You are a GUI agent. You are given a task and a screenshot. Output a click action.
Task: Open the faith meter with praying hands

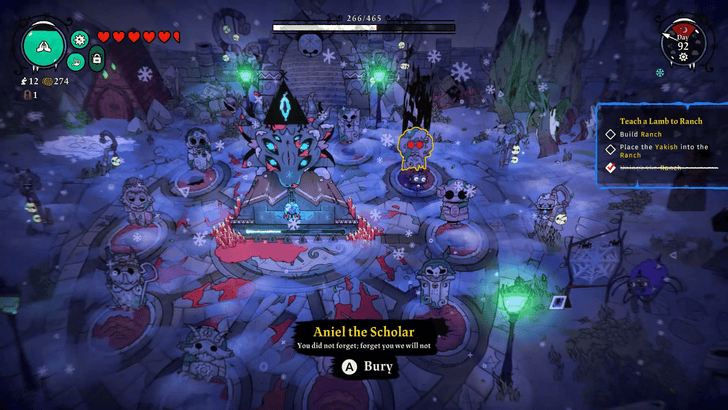(44, 44)
